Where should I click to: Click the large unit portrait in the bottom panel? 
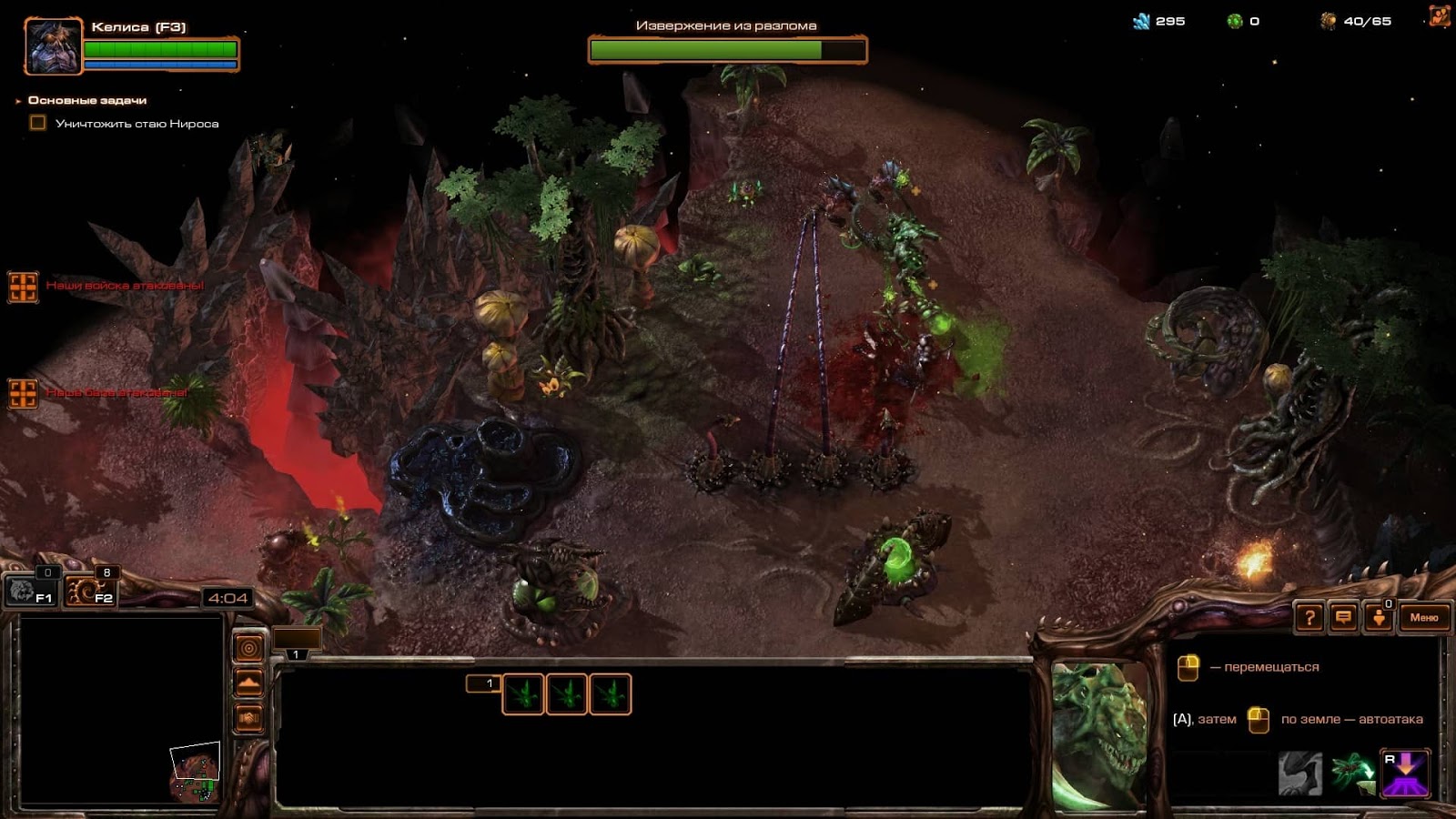pyautogui.click(x=1098, y=735)
